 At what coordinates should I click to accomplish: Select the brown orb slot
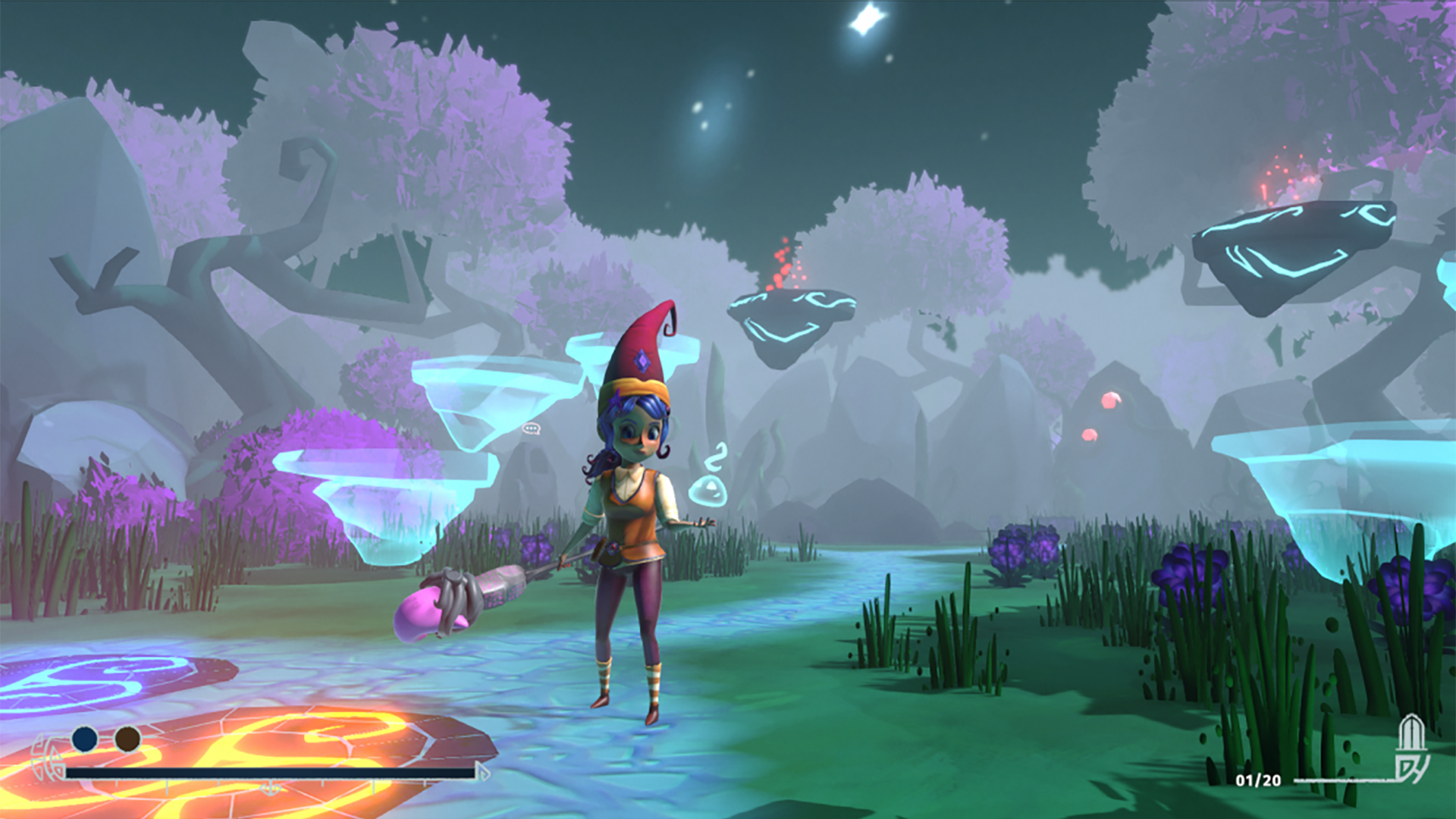[x=127, y=739]
